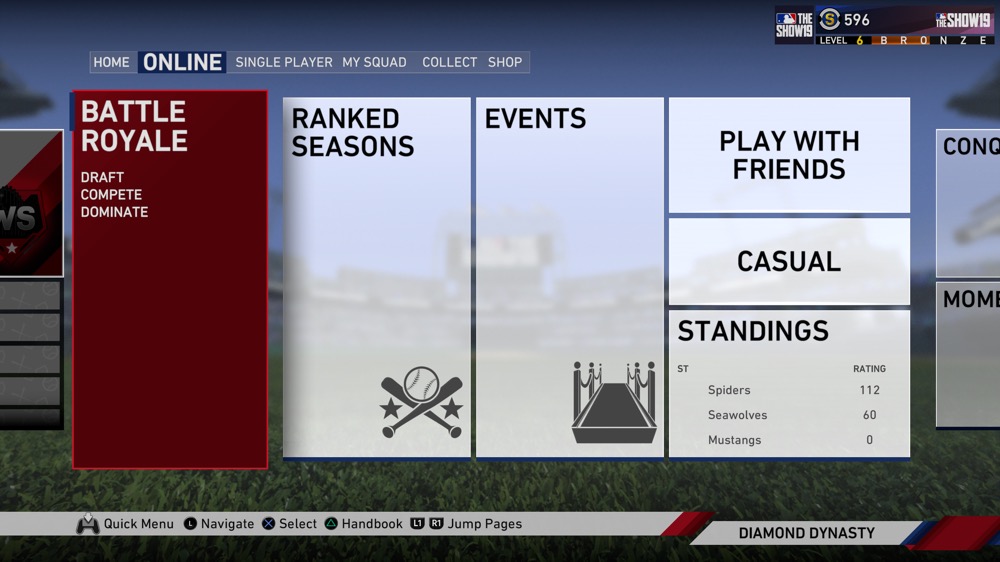Select the Events tile
The image size is (1000, 562).
click(x=569, y=278)
